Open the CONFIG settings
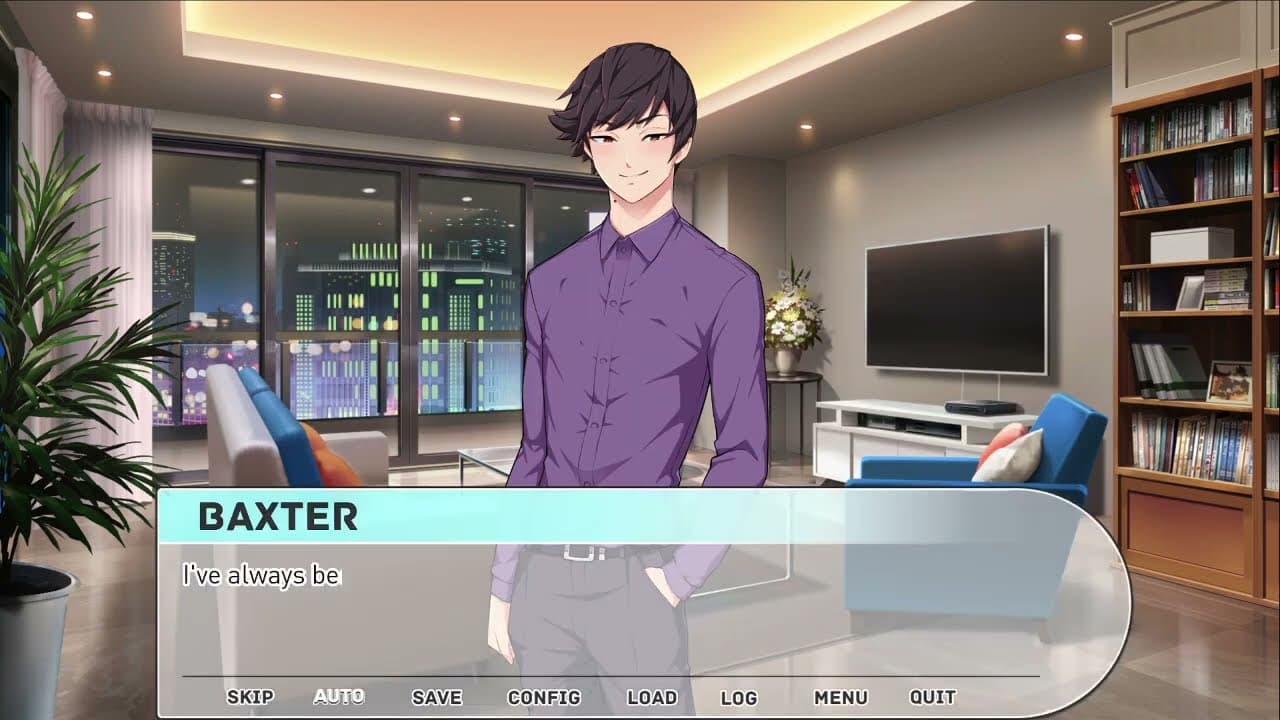 point(544,697)
